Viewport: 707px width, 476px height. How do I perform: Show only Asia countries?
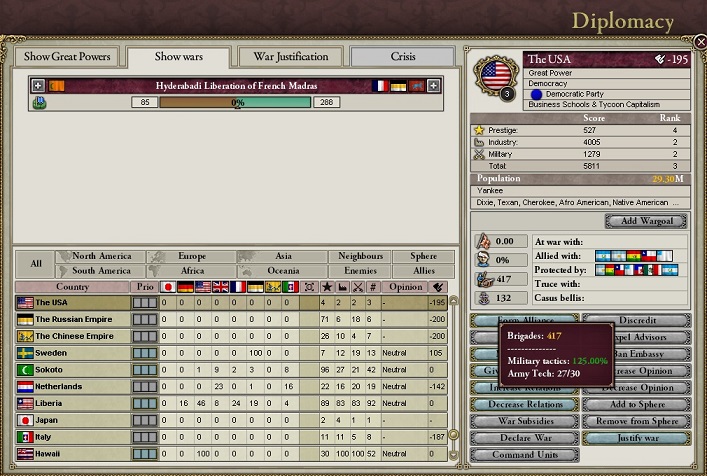point(283,257)
